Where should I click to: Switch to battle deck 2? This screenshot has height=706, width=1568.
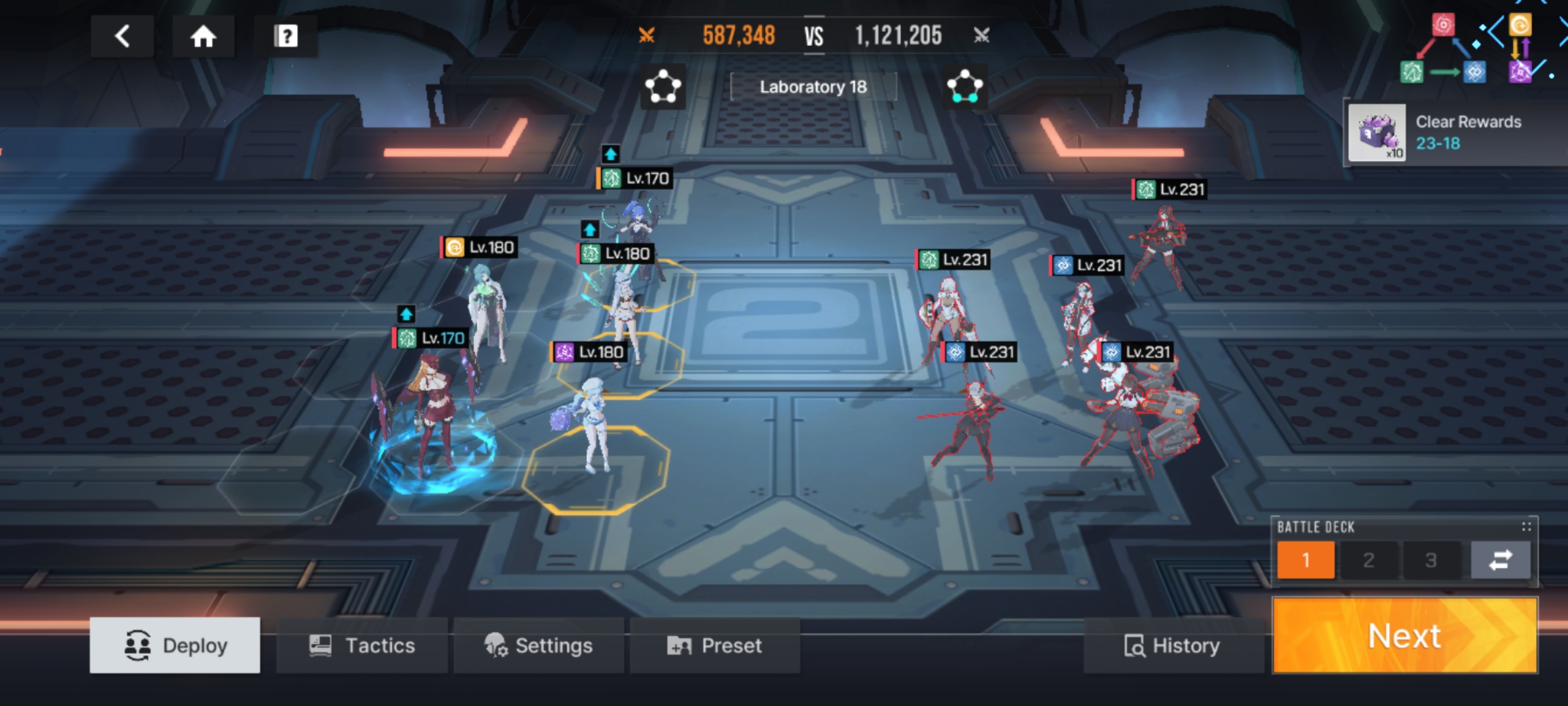pyautogui.click(x=1368, y=560)
